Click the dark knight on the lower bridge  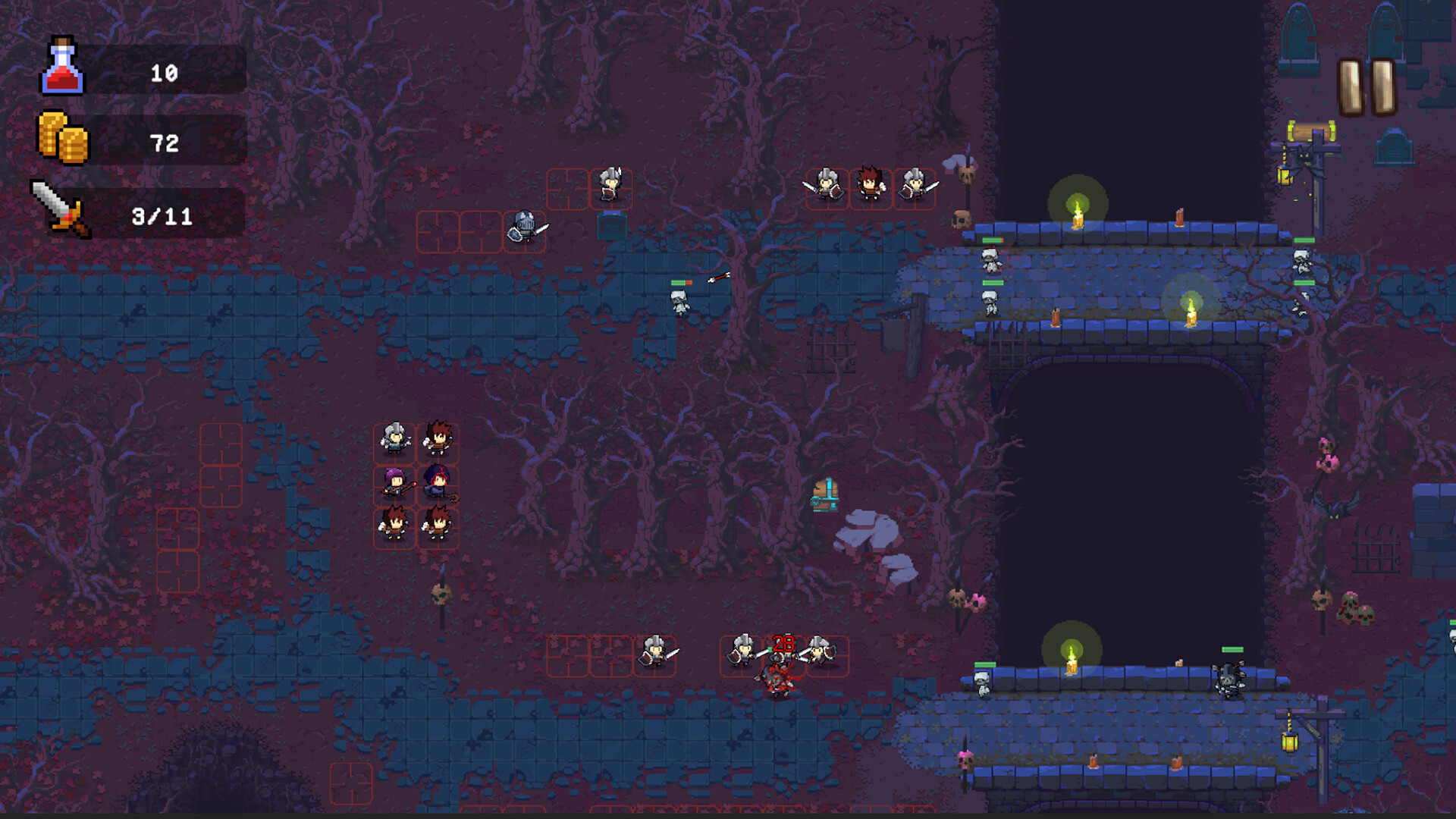click(1229, 682)
